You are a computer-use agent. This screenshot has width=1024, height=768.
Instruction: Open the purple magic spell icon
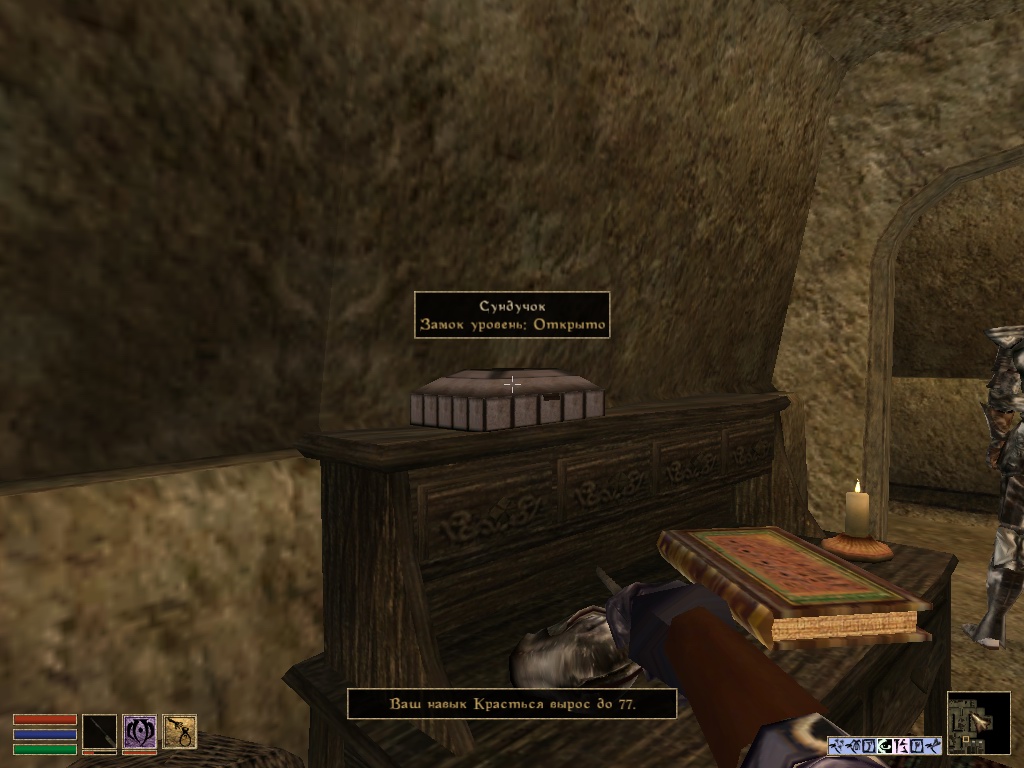point(139,732)
